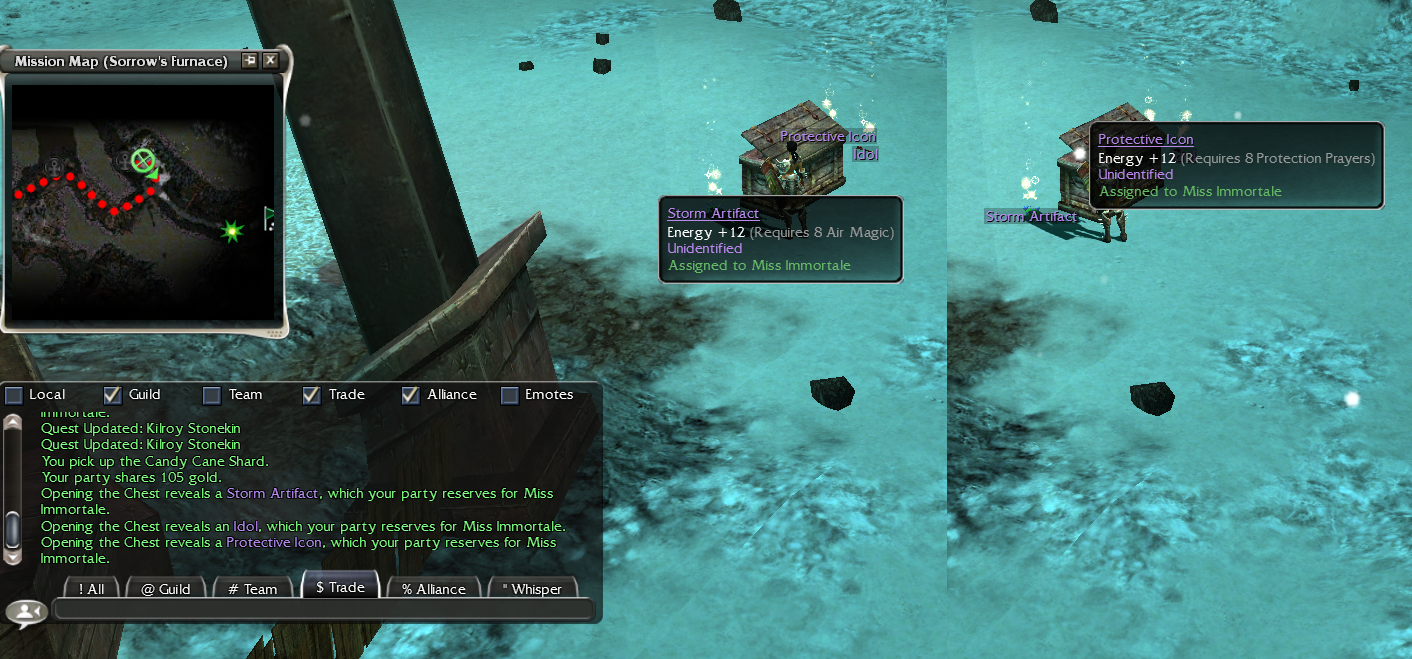The height and width of the screenshot is (659, 1412).
Task: Disable the Alliance chat filter checkbox
Action: (410, 395)
